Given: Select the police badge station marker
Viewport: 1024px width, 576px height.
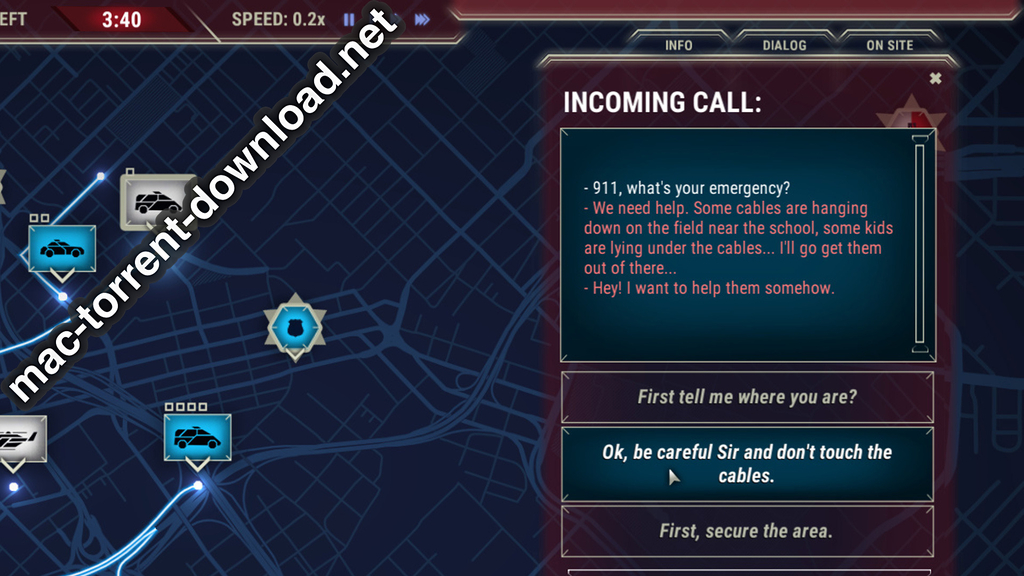Looking at the screenshot, I should [295, 327].
